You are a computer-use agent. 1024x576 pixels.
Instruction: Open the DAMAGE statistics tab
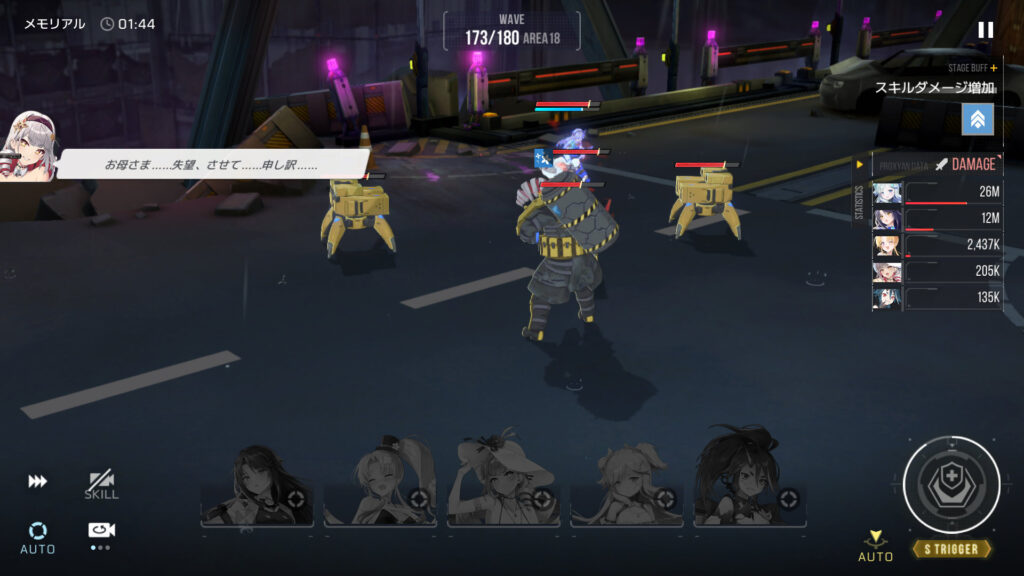966,164
